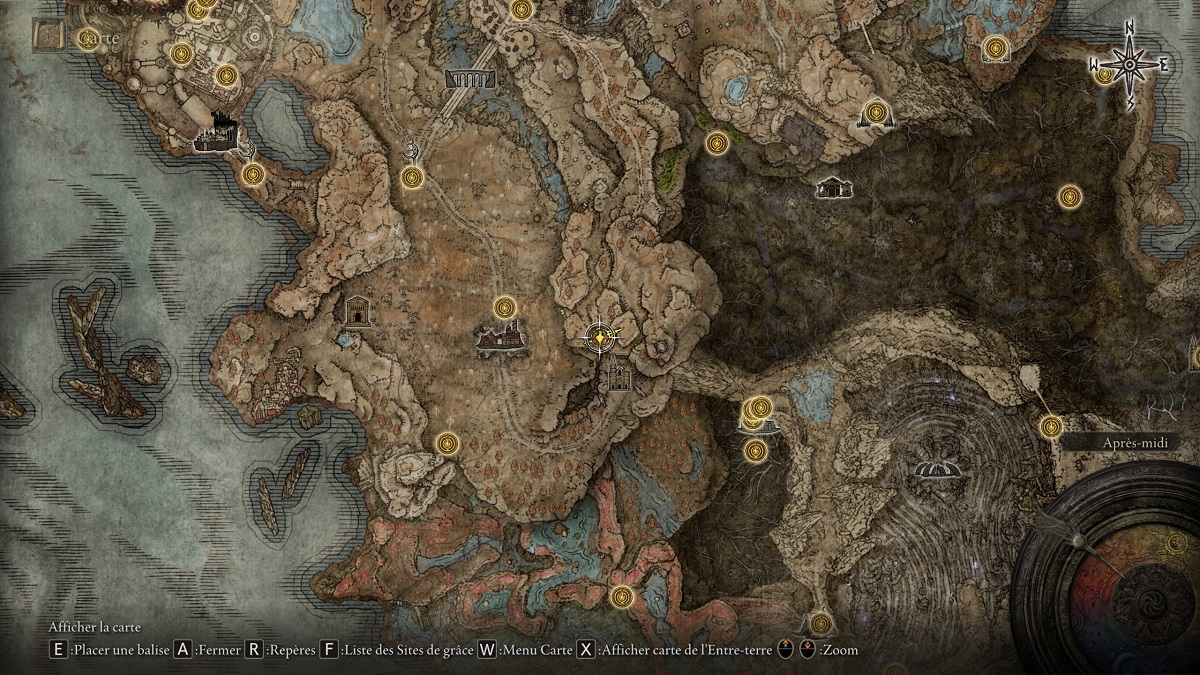This screenshot has height=675, width=1200.
Task: Select the lone grace site in the dark region
Action: click(x=1070, y=197)
